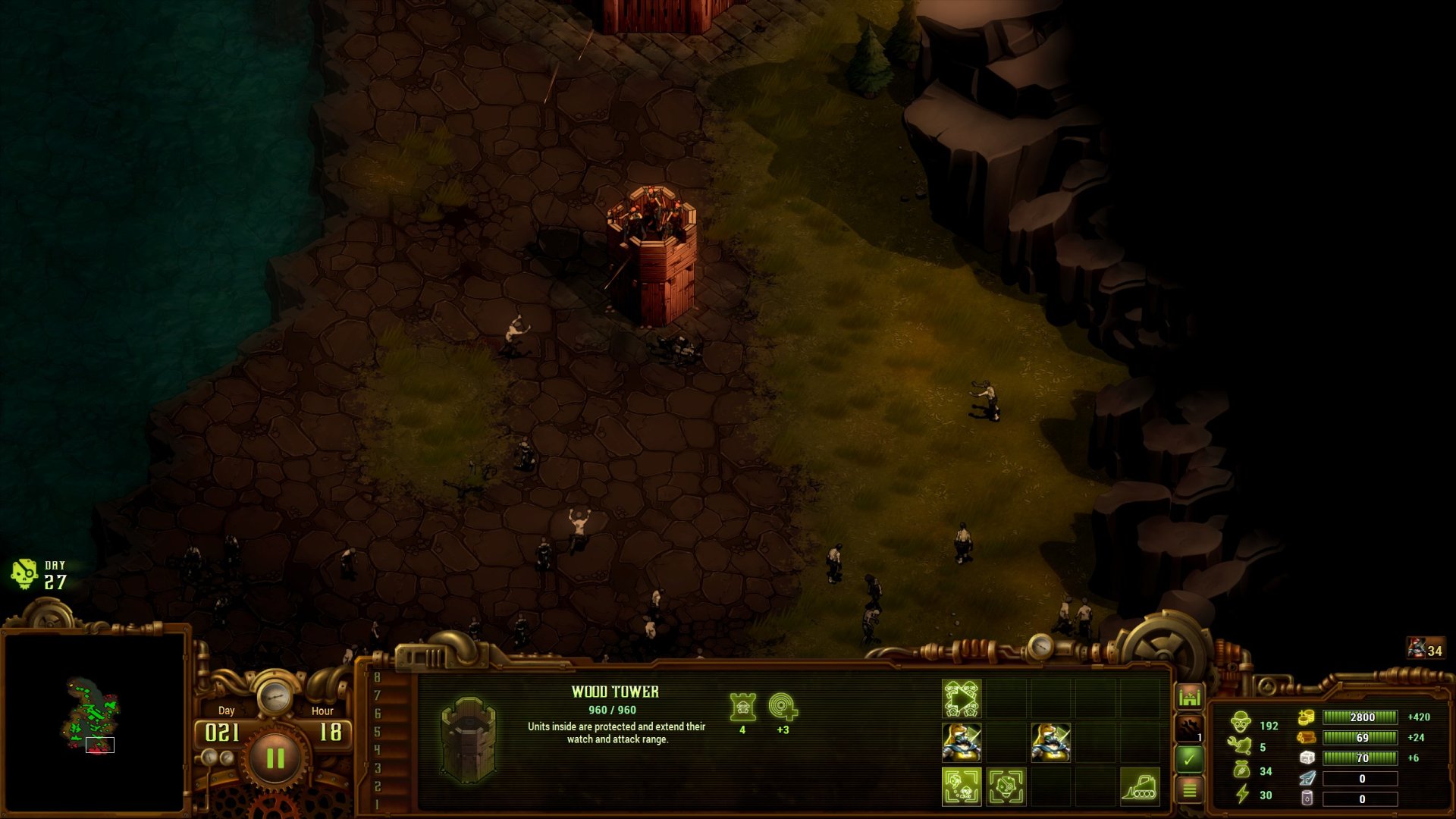This screenshot has width=1456, height=819.
Task: Click the green checkmark button
Action: 1189,758
